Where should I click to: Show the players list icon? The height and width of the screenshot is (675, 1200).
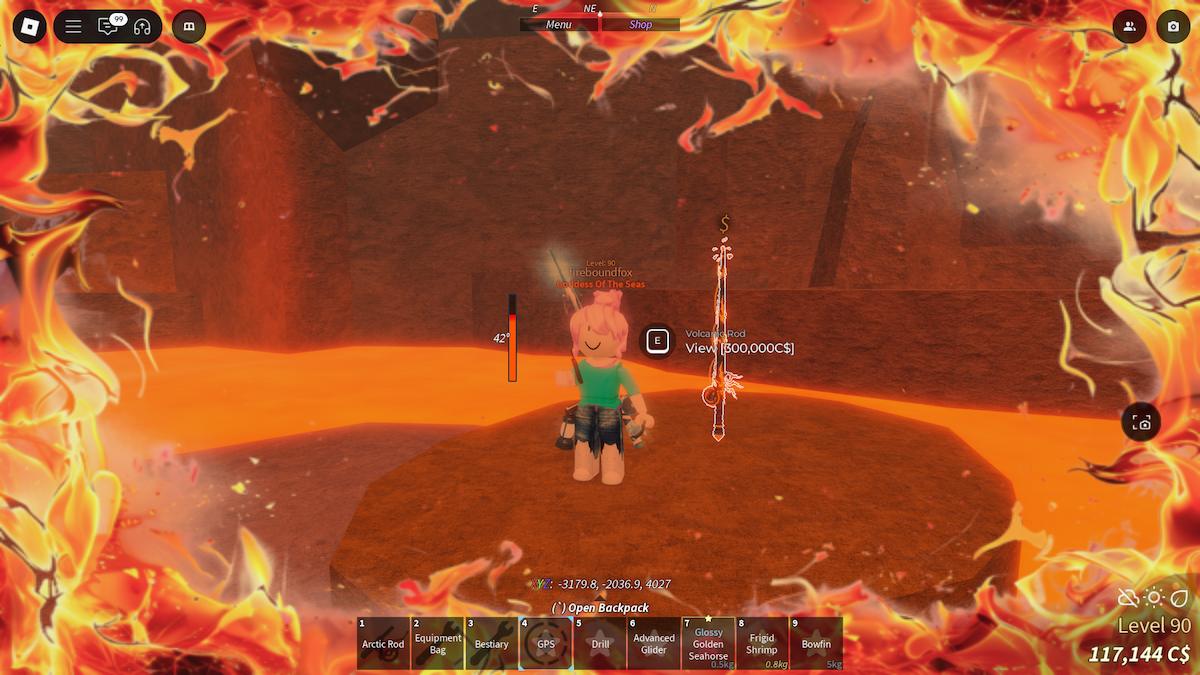pyautogui.click(x=1130, y=27)
